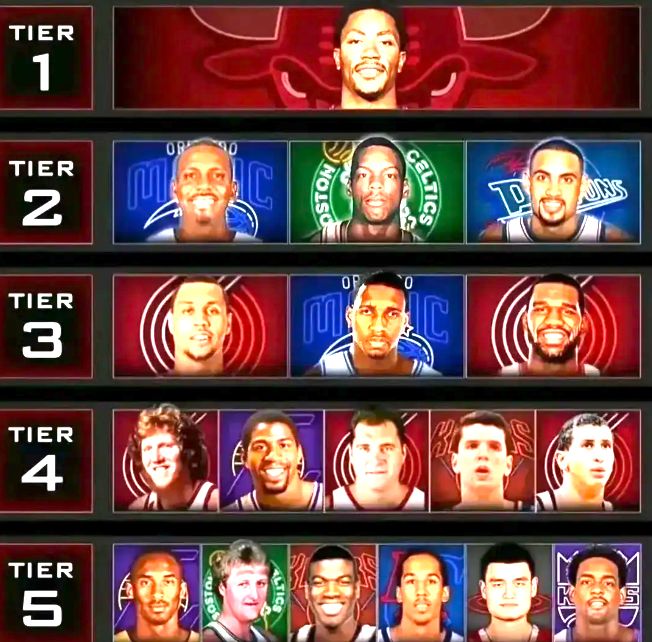The image size is (652, 642).
Task: Select the Tier 5 row label
Action: pyautogui.click(x=46, y=592)
